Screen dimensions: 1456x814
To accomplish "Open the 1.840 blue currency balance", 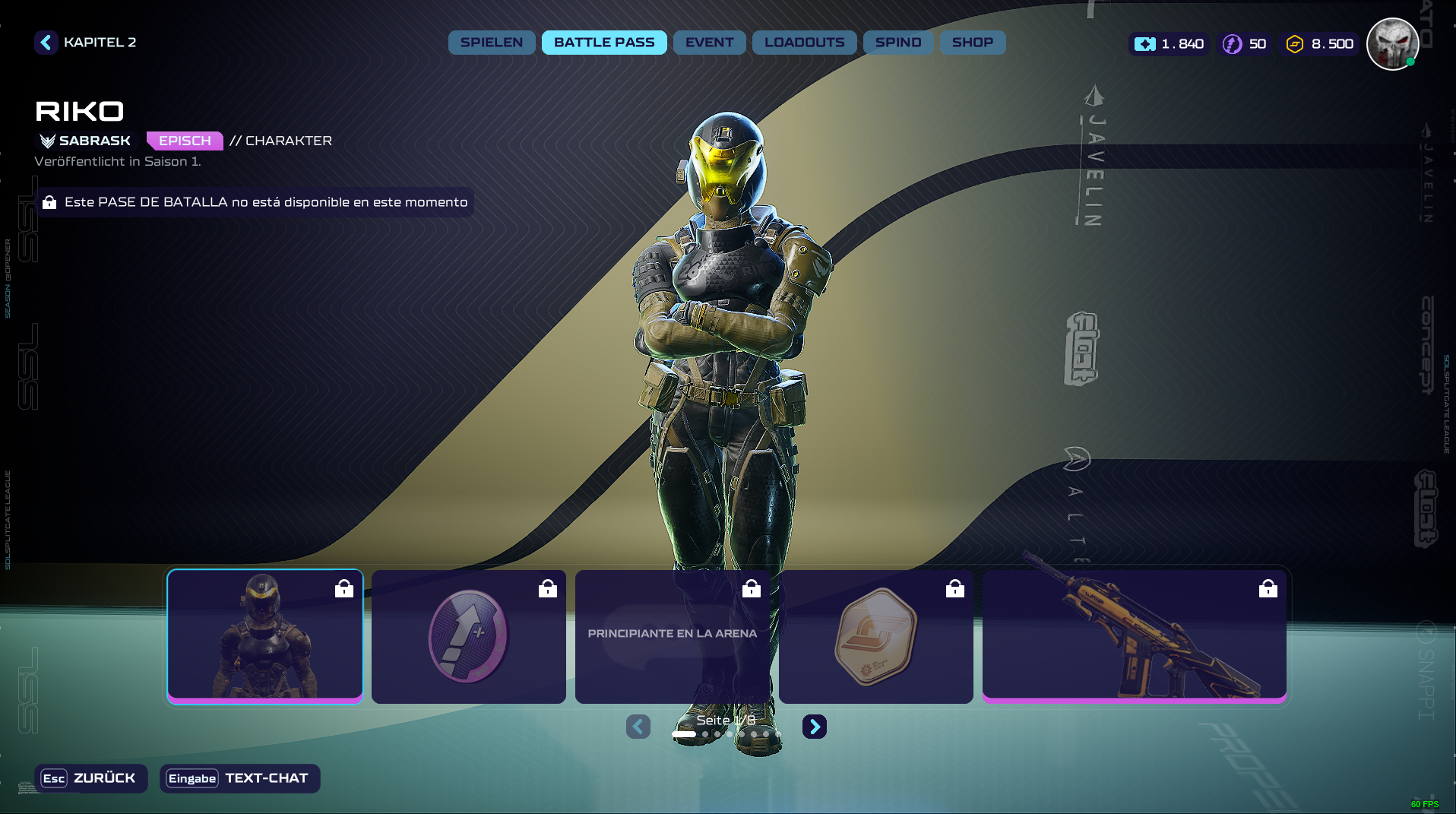I will click(x=1170, y=44).
